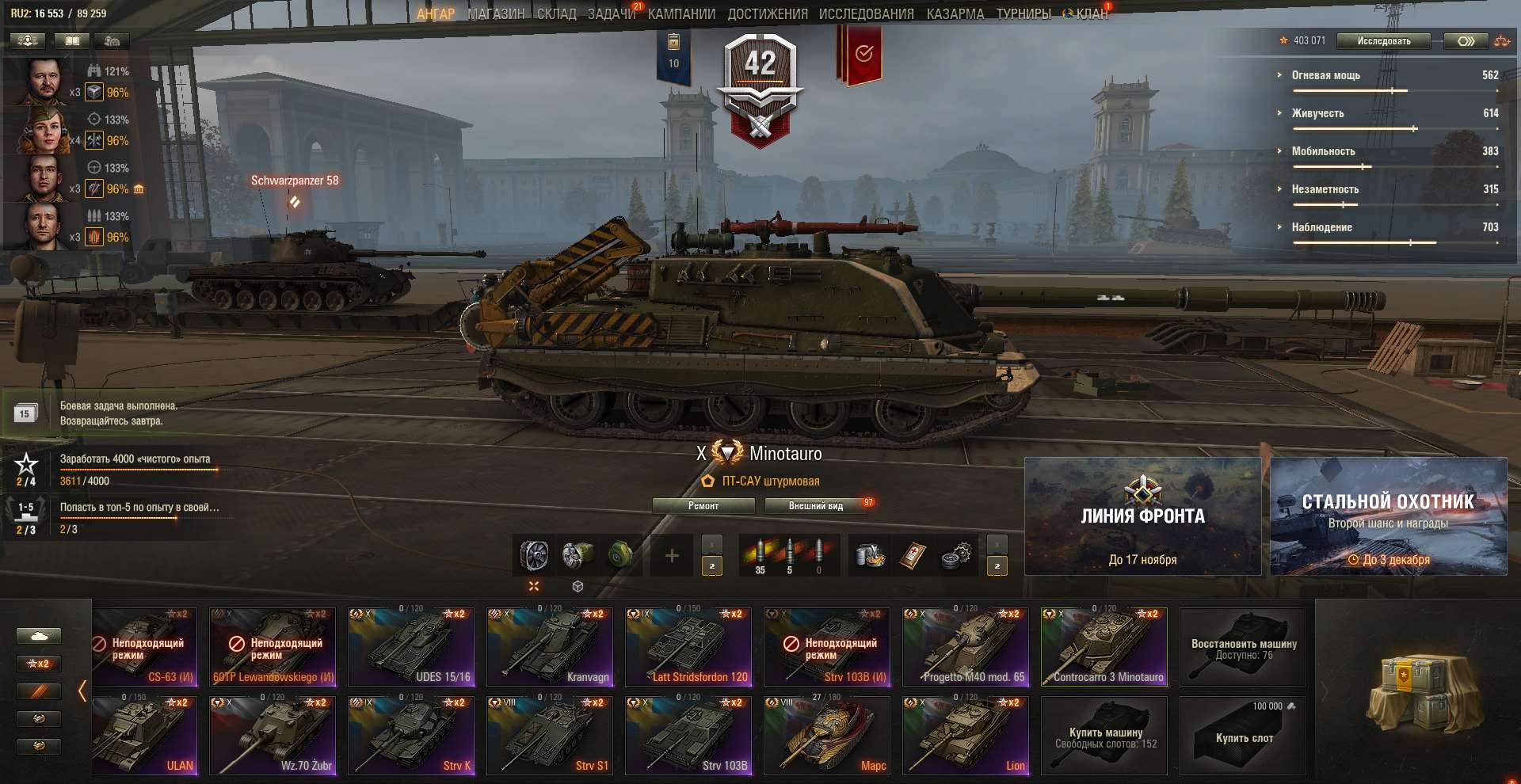Click the Исследовать button
The height and width of the screenshot is (784, 1521).
(1382, 41)
